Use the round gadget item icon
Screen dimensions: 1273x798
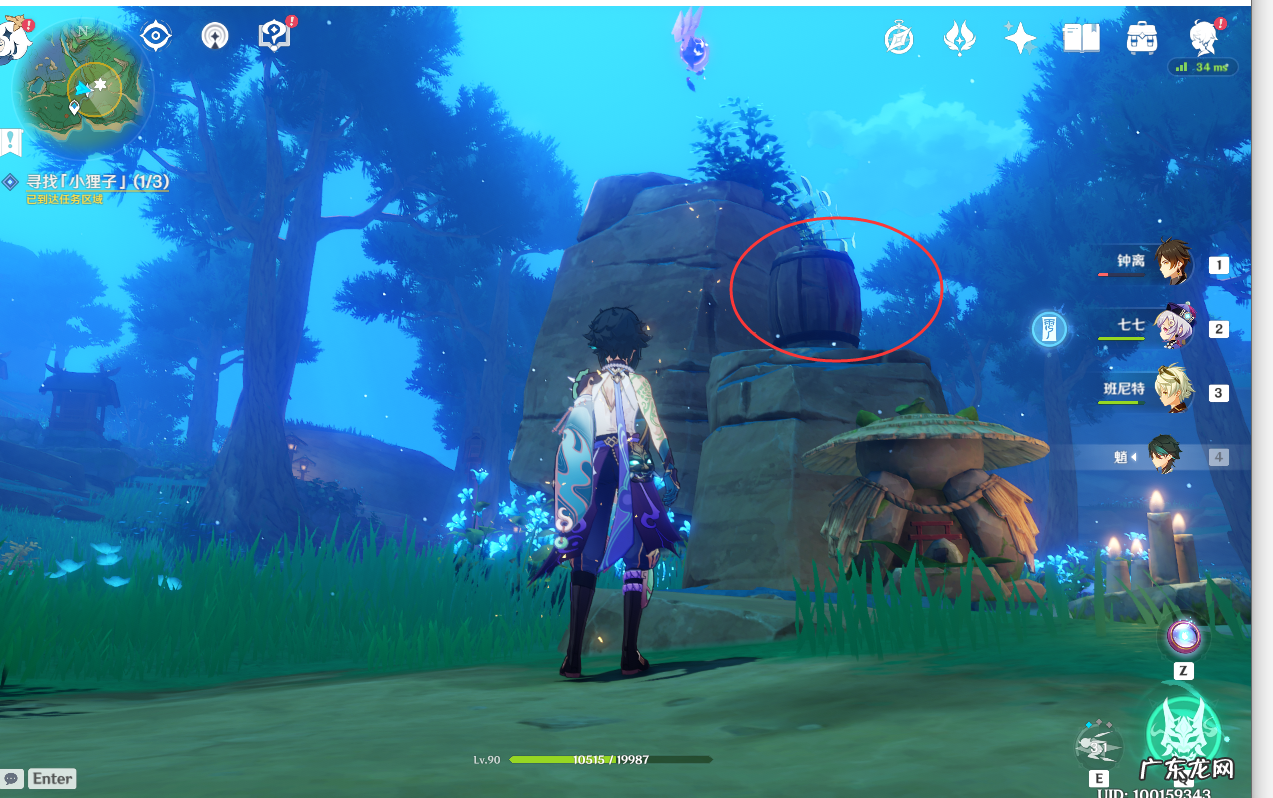click(x=1184, y=636)
